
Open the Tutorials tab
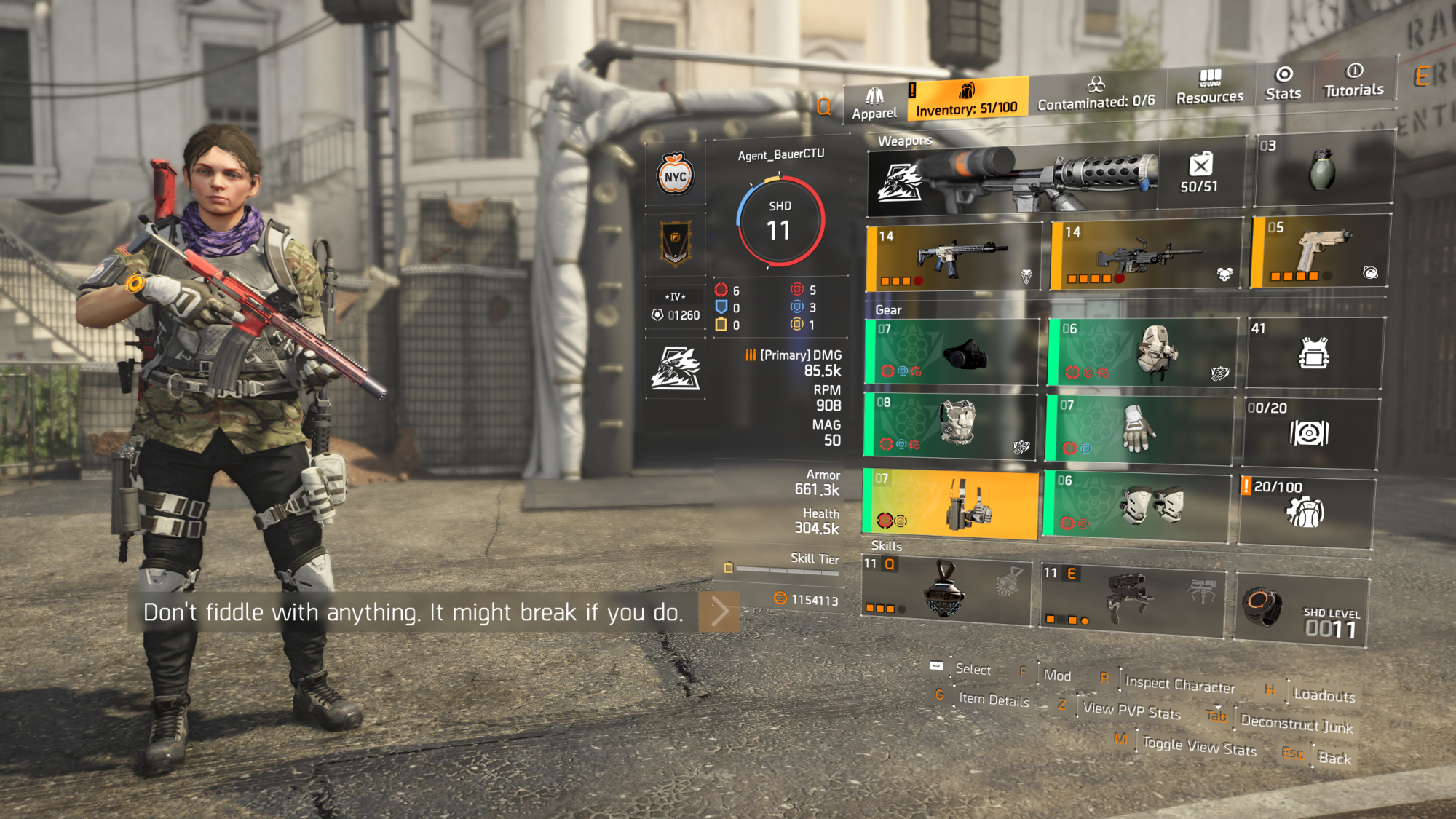[1353, 81]
